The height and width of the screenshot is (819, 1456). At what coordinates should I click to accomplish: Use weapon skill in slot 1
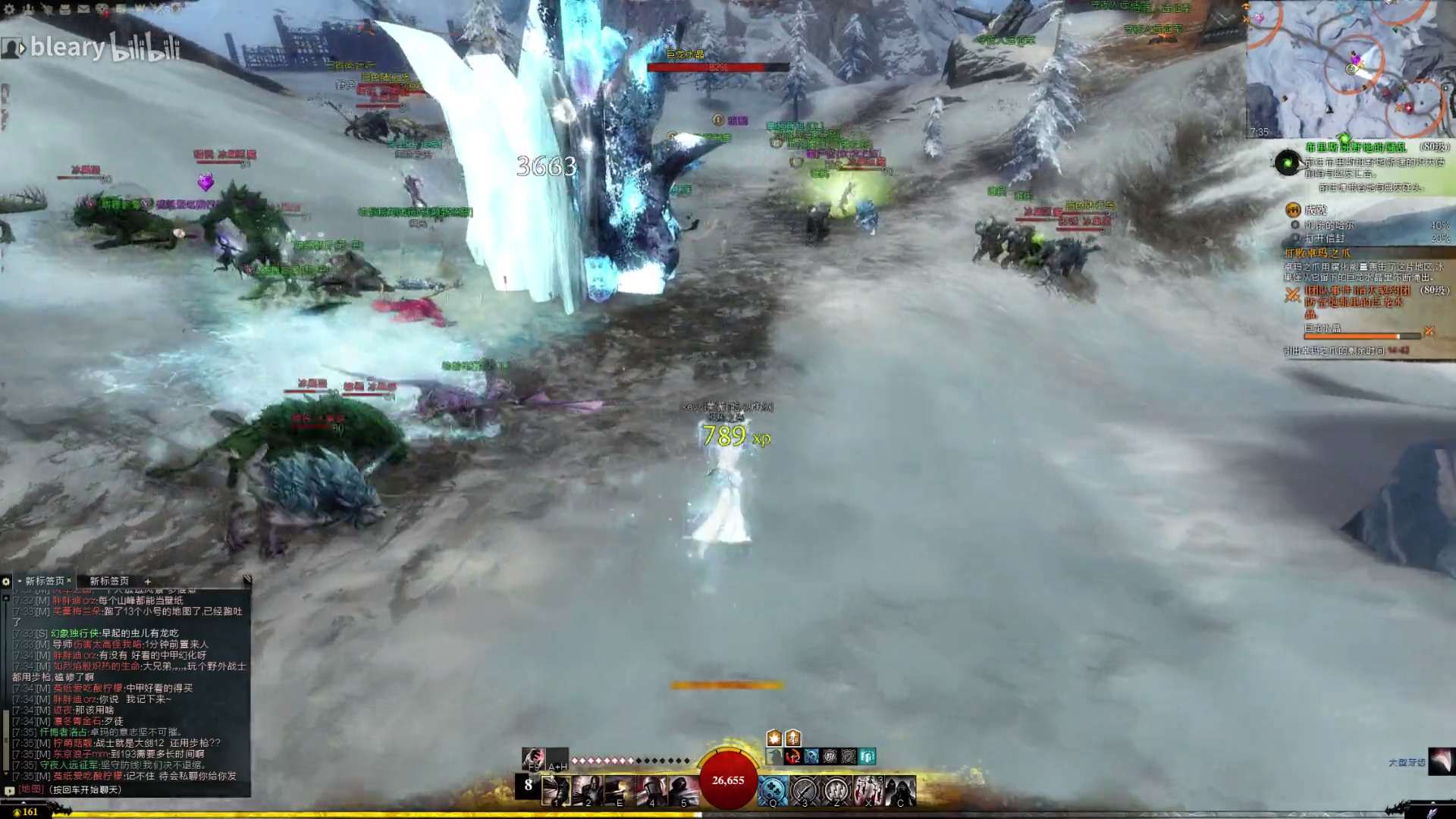[x=556, y=791]
